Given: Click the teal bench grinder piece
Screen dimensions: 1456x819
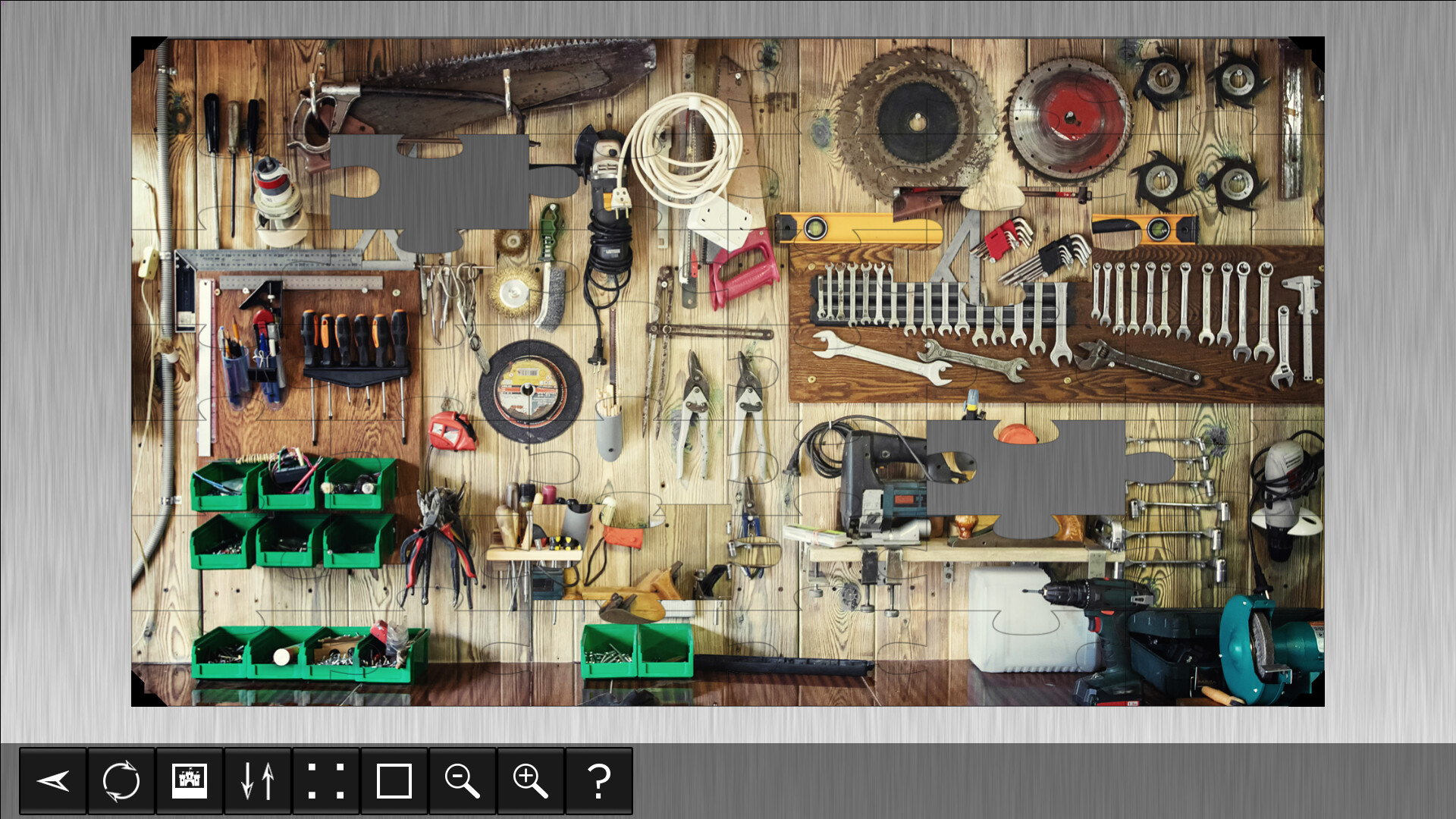Looking at the screenshot, I should [1259, 652].
